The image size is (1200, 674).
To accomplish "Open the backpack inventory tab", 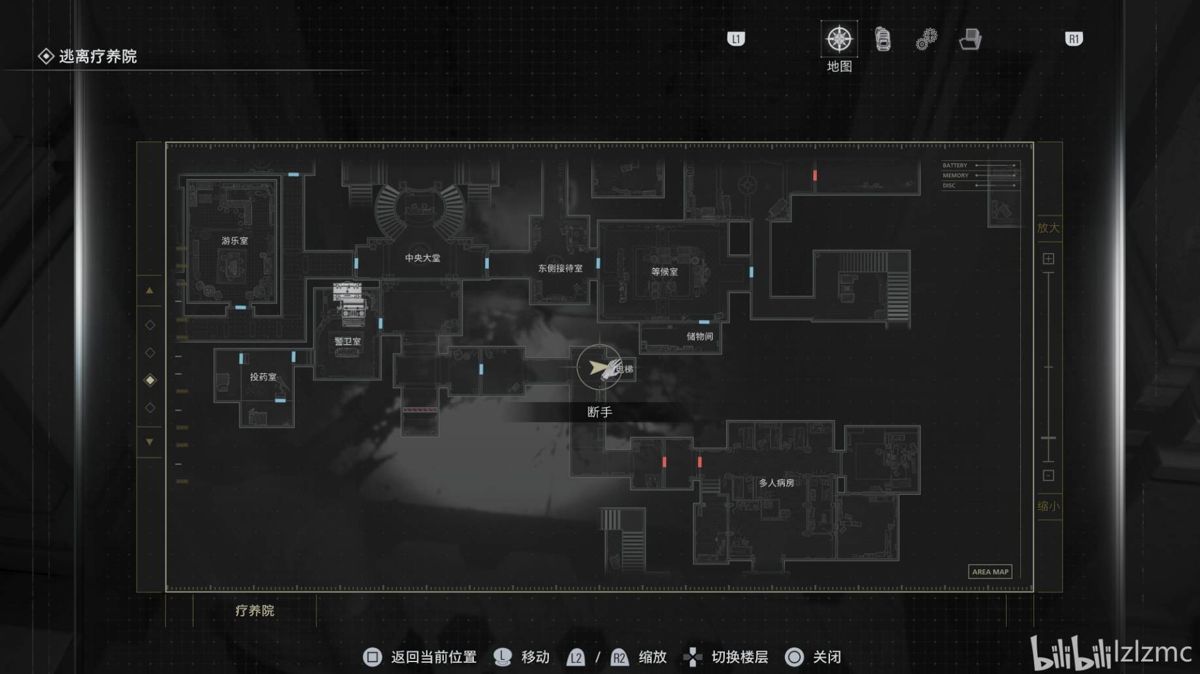I will 883,39.
